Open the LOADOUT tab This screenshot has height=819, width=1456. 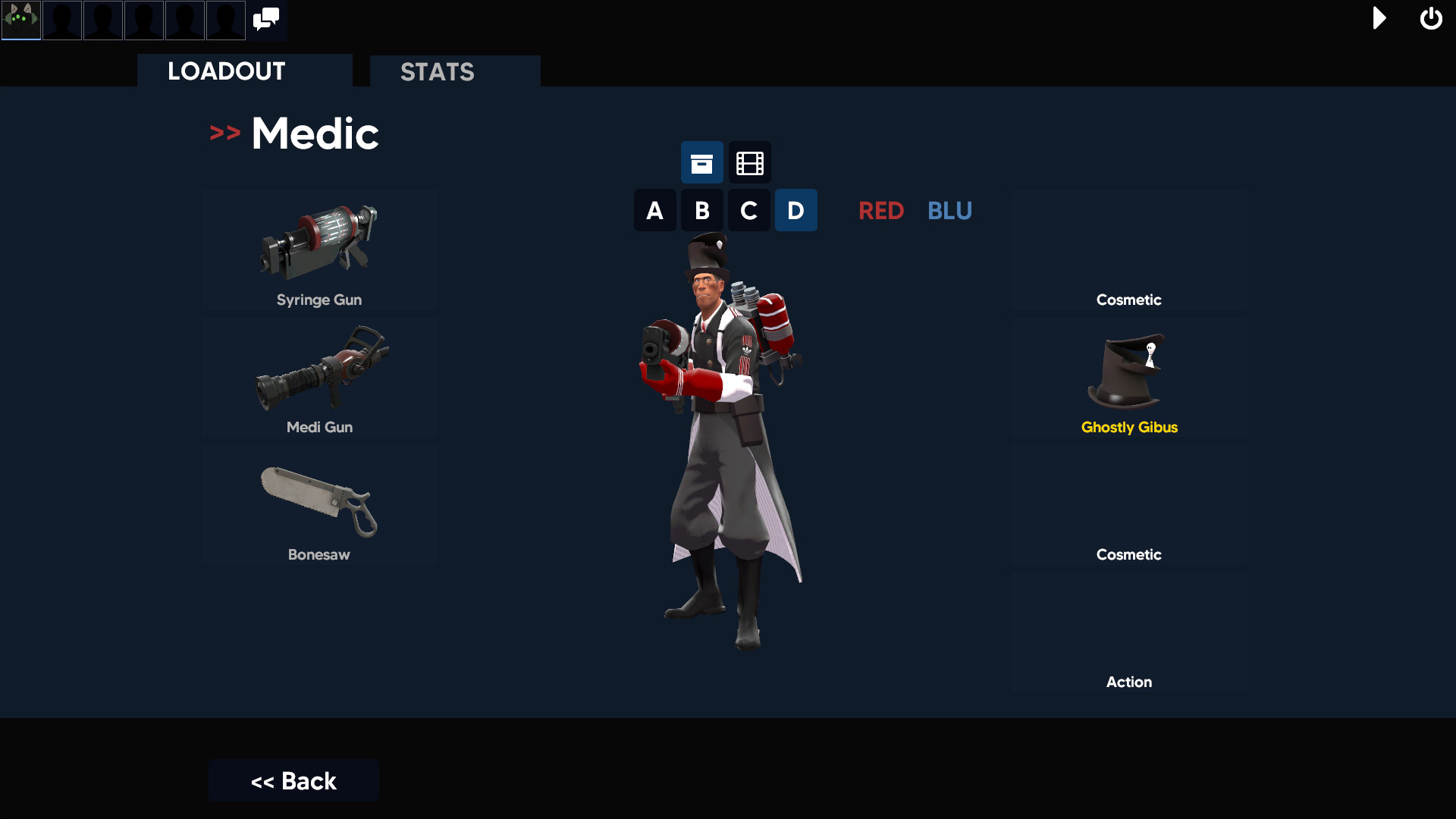(x=225, y=71)
